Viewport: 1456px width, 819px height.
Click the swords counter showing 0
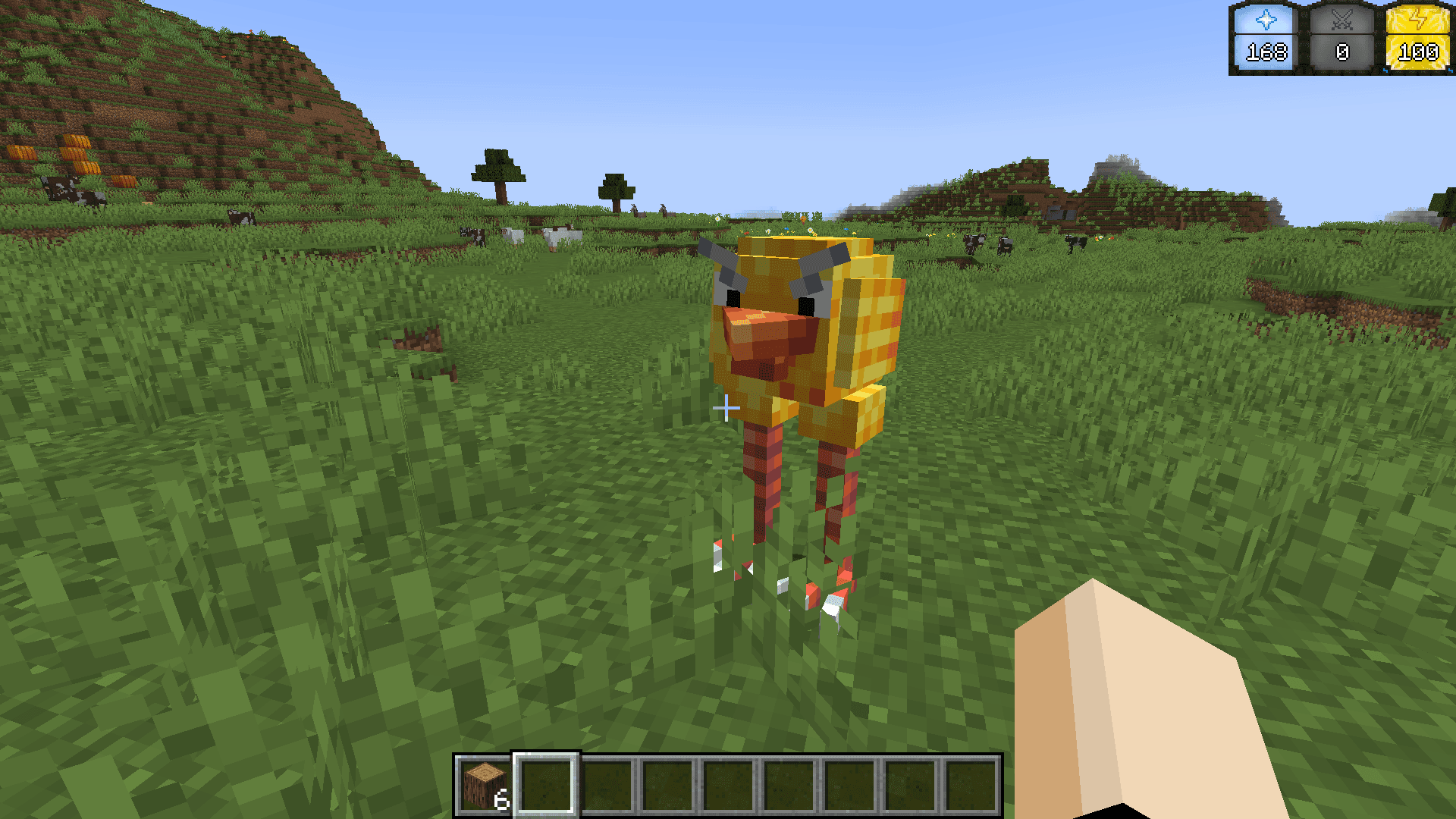click(x=1342, y=53)
